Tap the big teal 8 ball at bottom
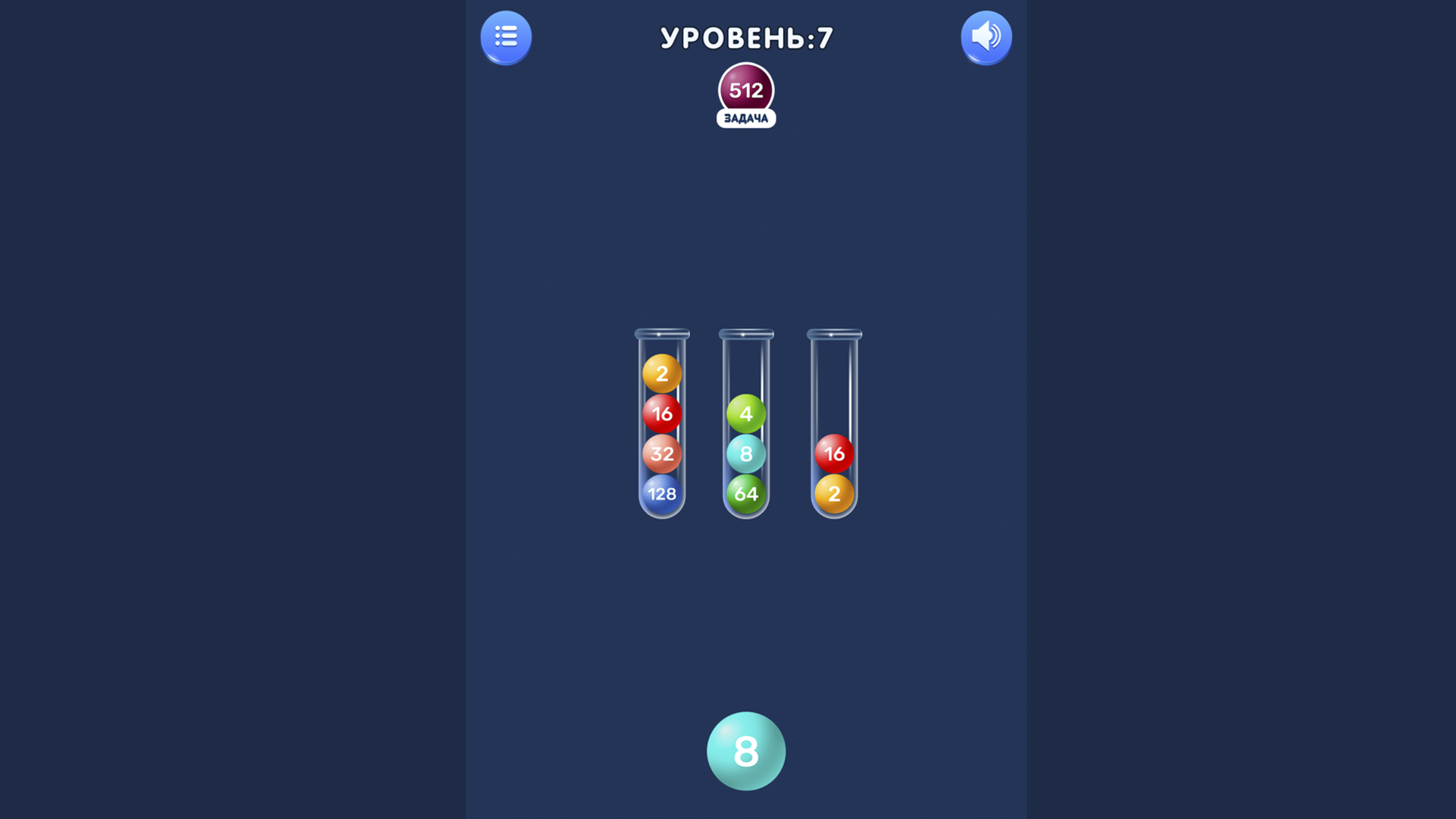1456x819 pixels. click(745, 752)
